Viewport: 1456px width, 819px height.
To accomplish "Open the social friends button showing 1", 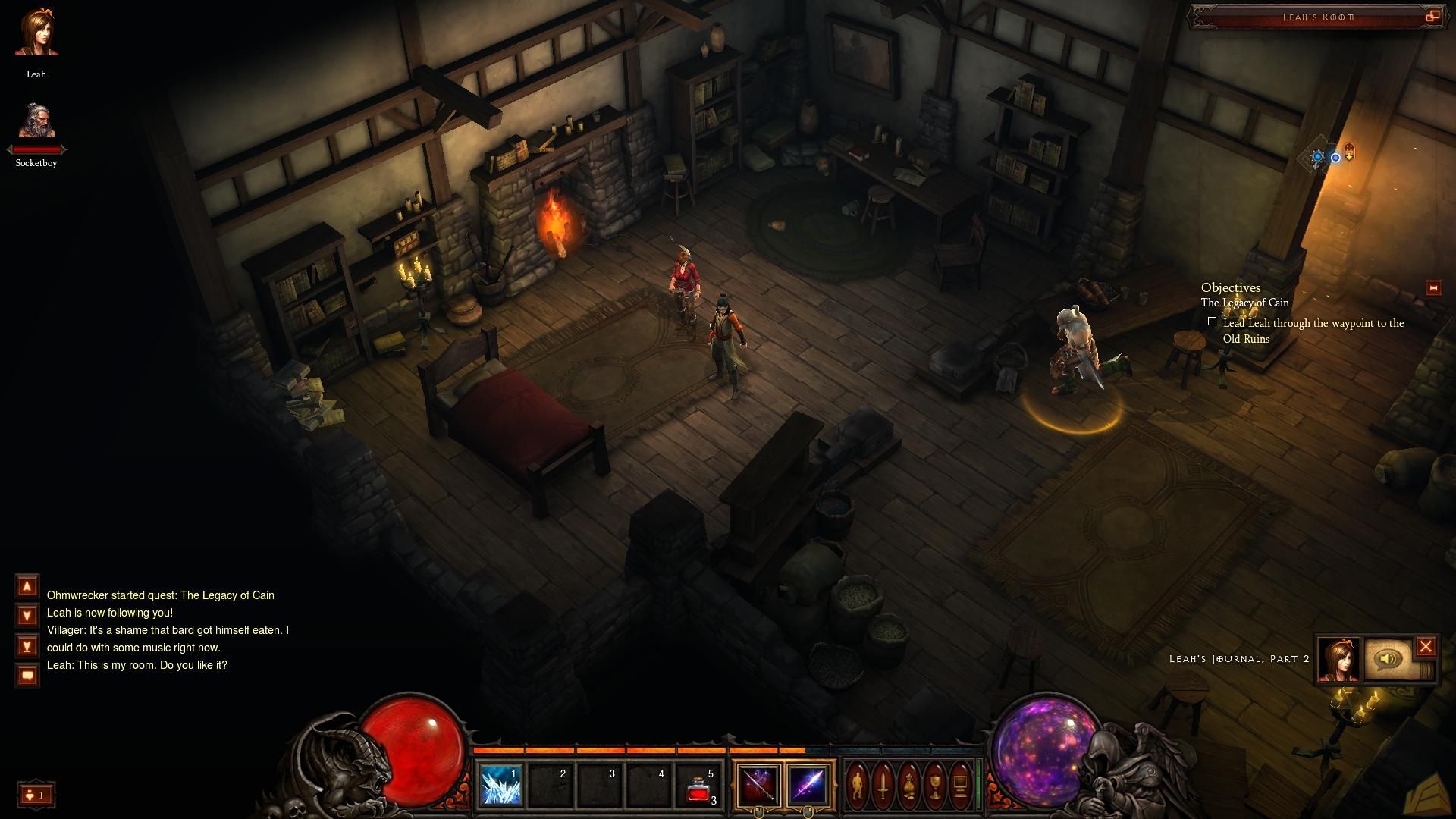I will click(36, 795).
